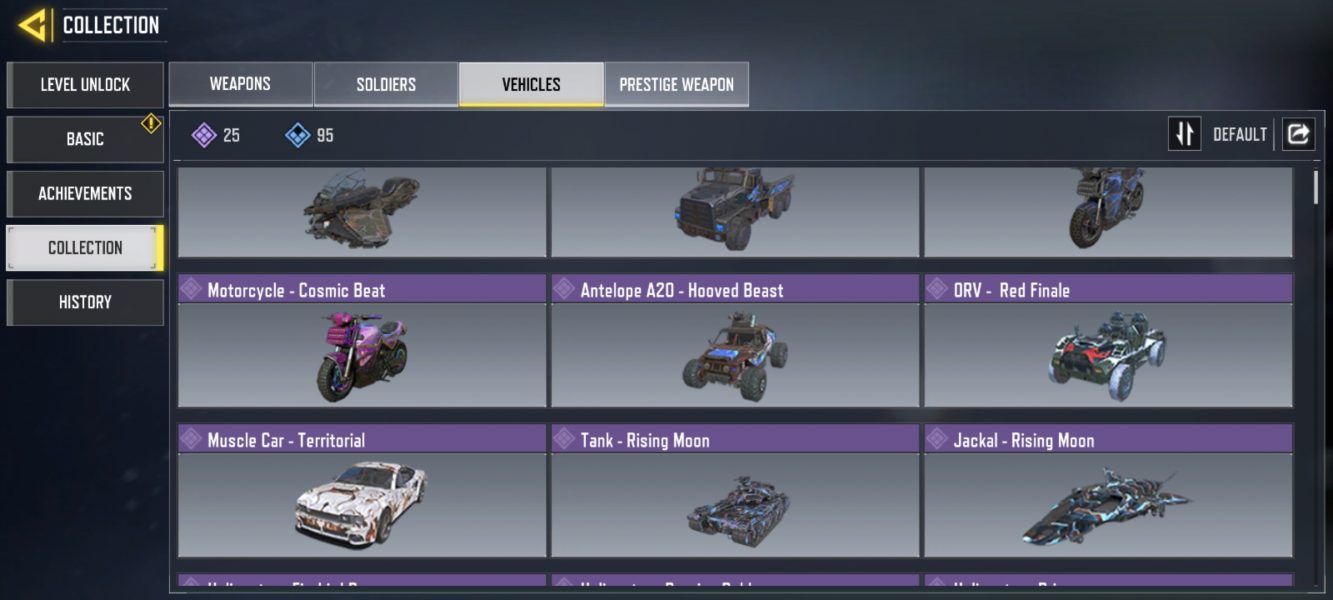Image resolution: width=1333 pixels, height=600 pixels.
Task: Open the Basic profile section
Action: (85, 139)
